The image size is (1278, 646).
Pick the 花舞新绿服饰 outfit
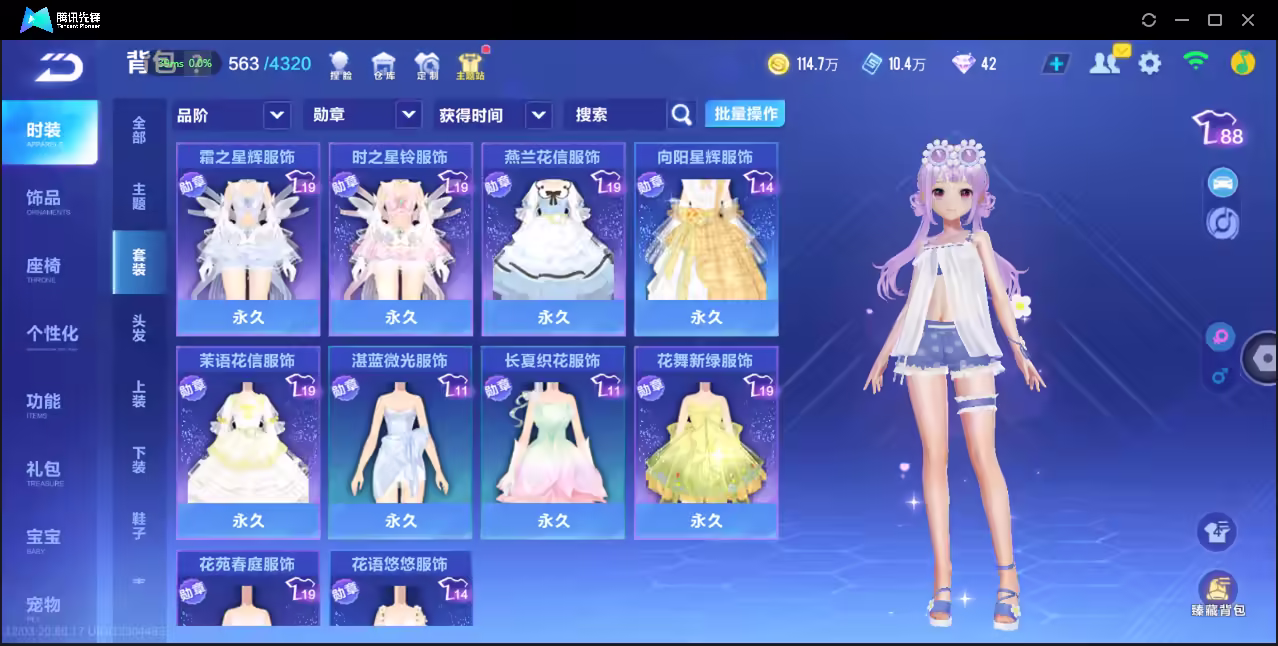point(706,442)
